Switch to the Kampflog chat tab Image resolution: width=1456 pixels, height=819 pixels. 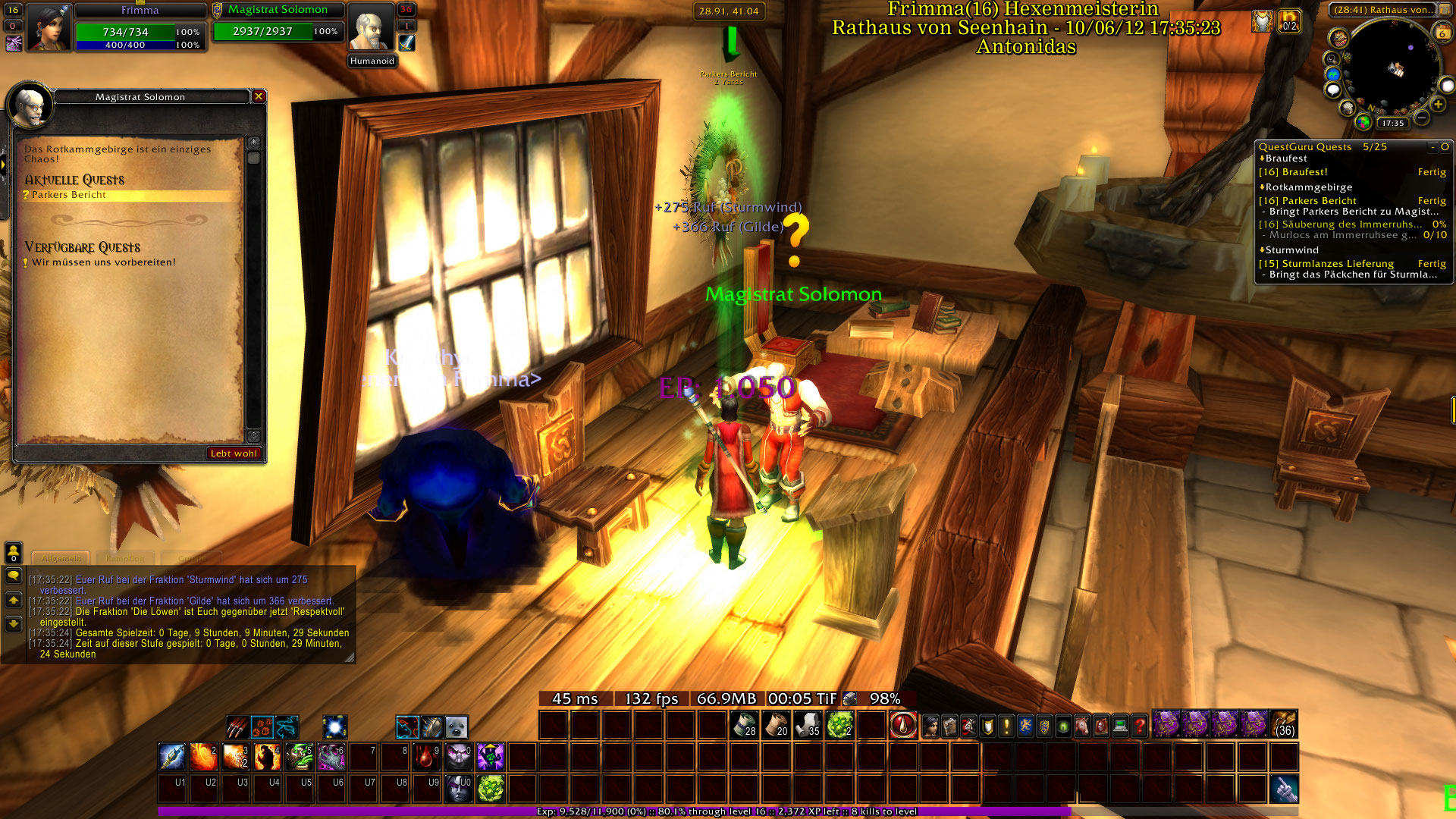point(125,558)
